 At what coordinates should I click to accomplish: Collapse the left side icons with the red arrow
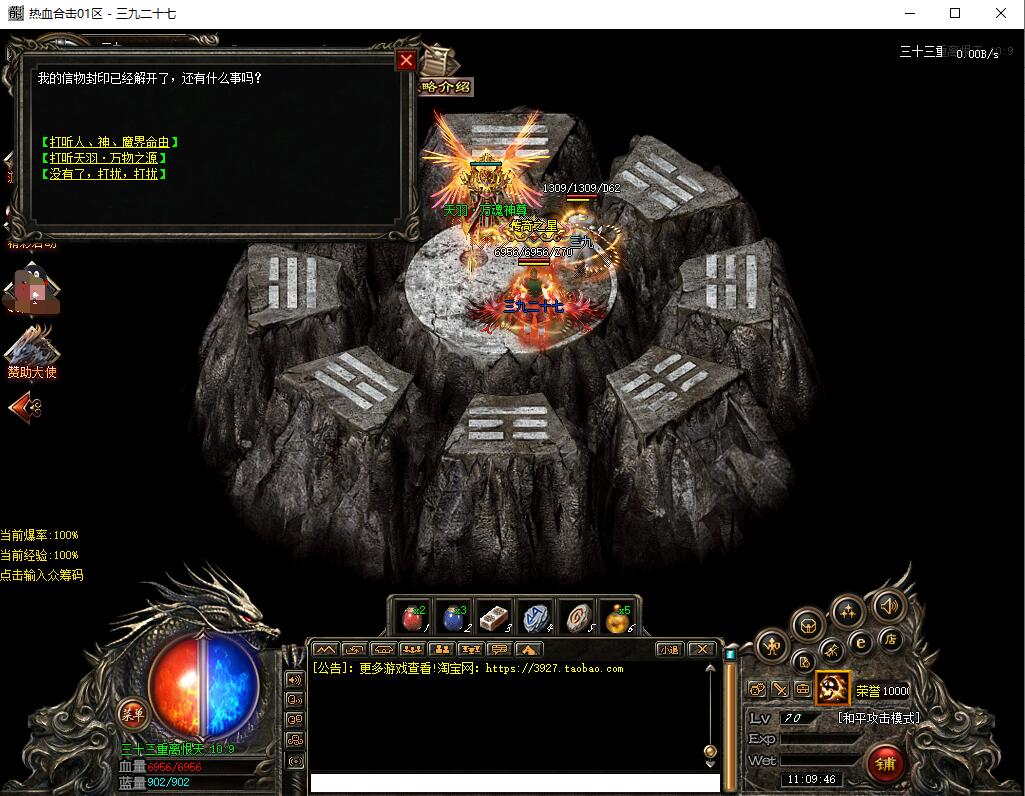(x=24, y=407)
